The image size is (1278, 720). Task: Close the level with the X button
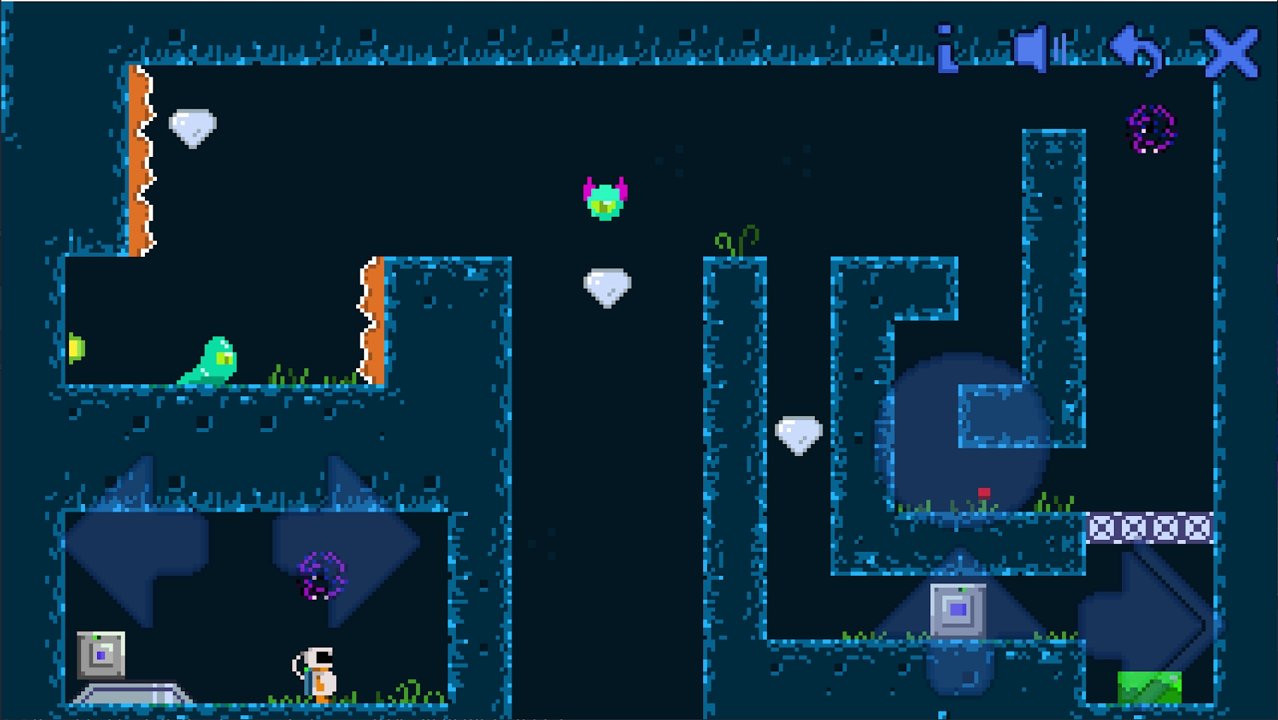(1230, 52)
